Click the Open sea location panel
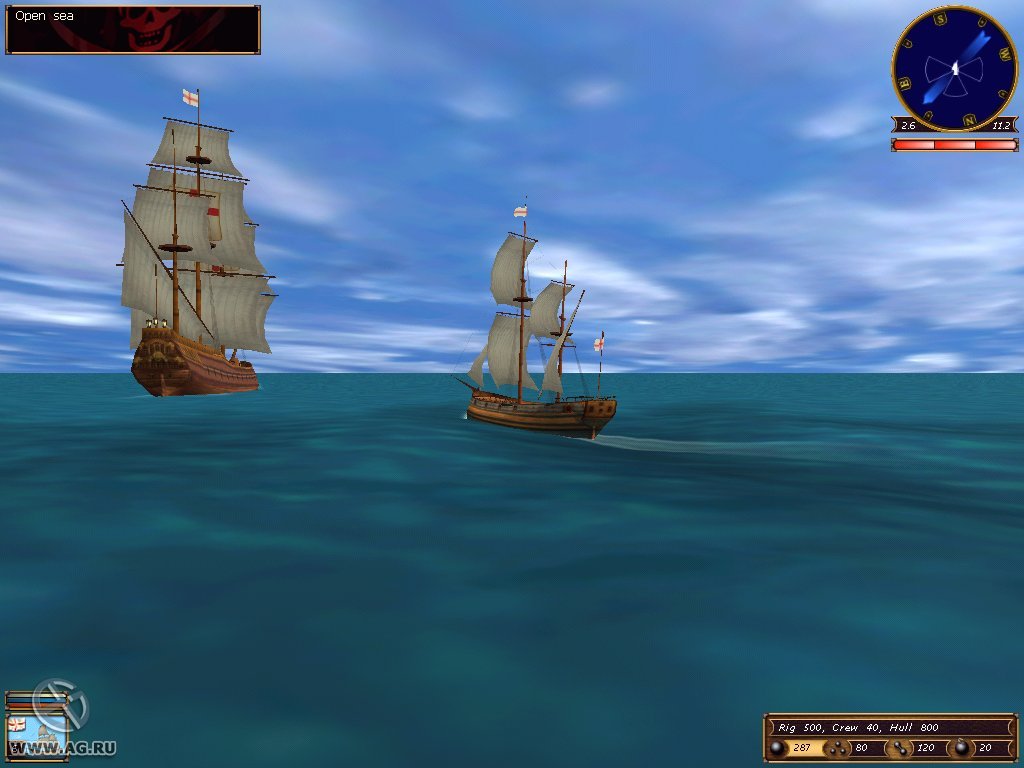This screenshot has height=768, width=1024. tap(133, 30)
